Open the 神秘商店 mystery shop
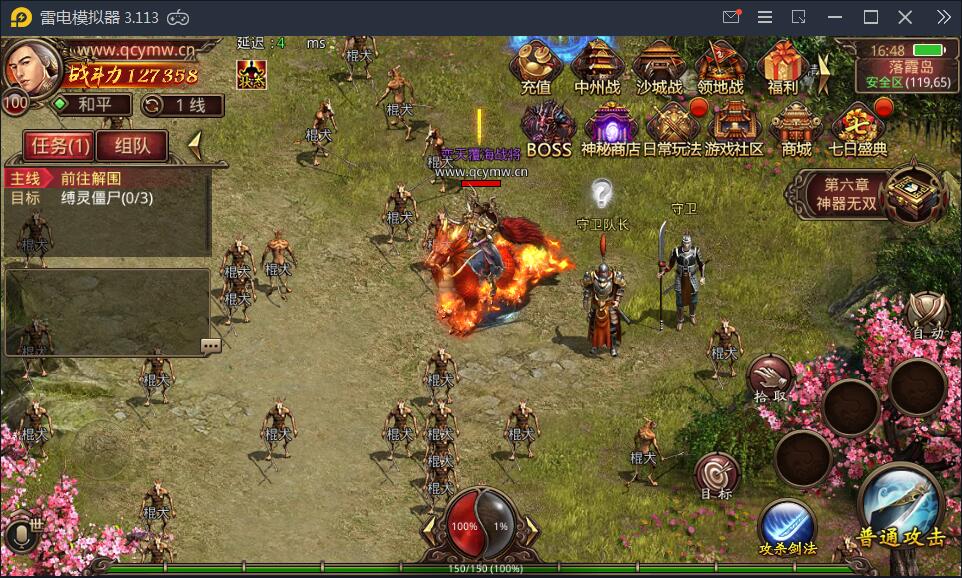Viewport: 962px width, 578px height. [611, 129]
